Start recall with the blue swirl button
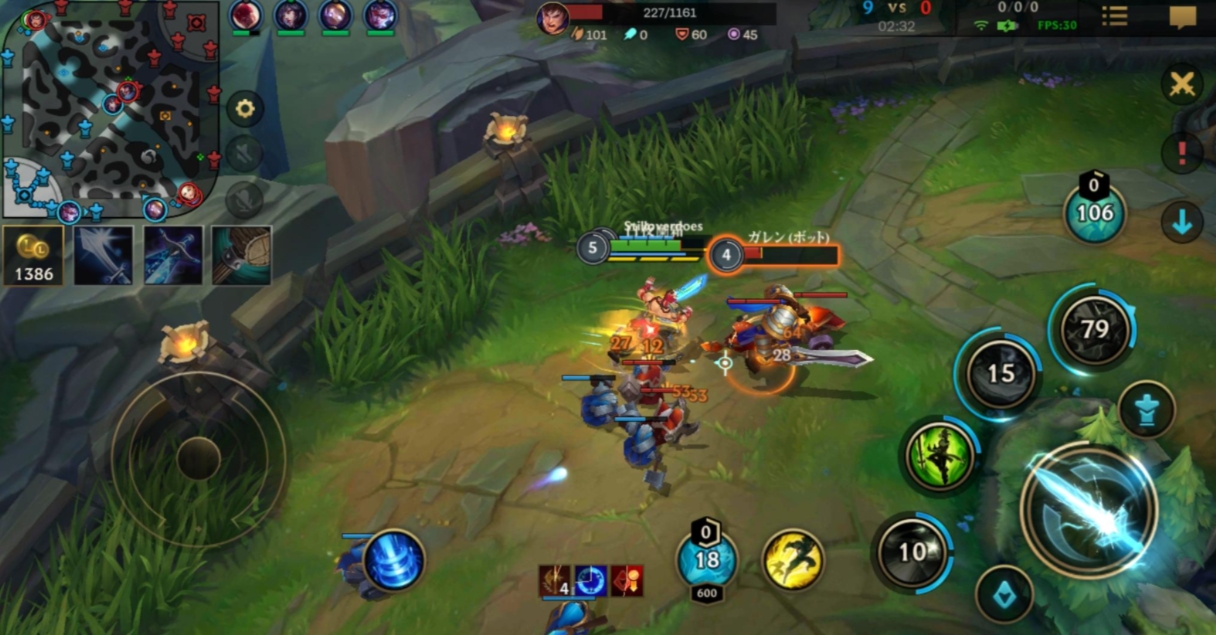 pos(394,560)
